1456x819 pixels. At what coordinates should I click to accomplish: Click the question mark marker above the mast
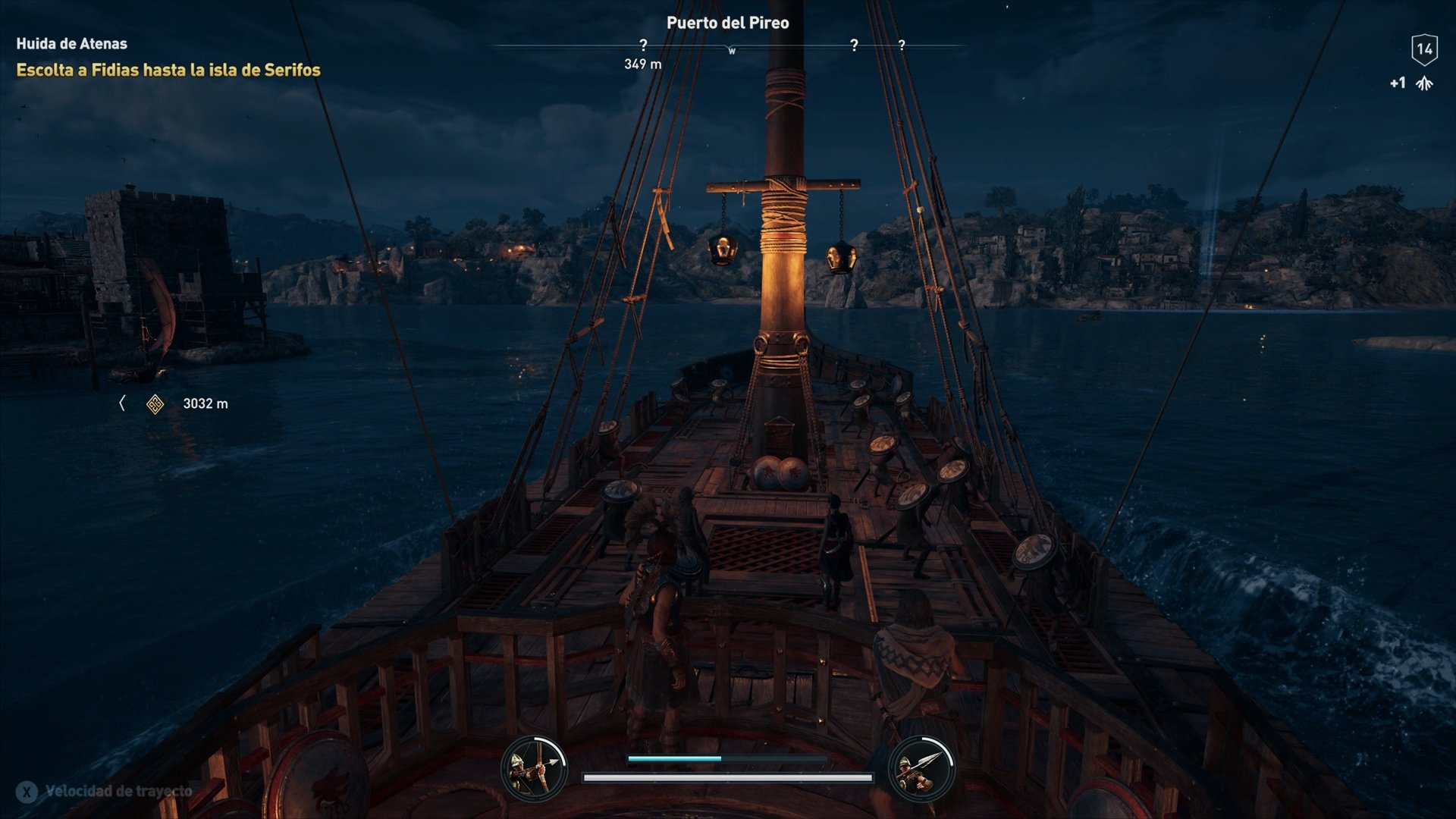pos(855,45)
